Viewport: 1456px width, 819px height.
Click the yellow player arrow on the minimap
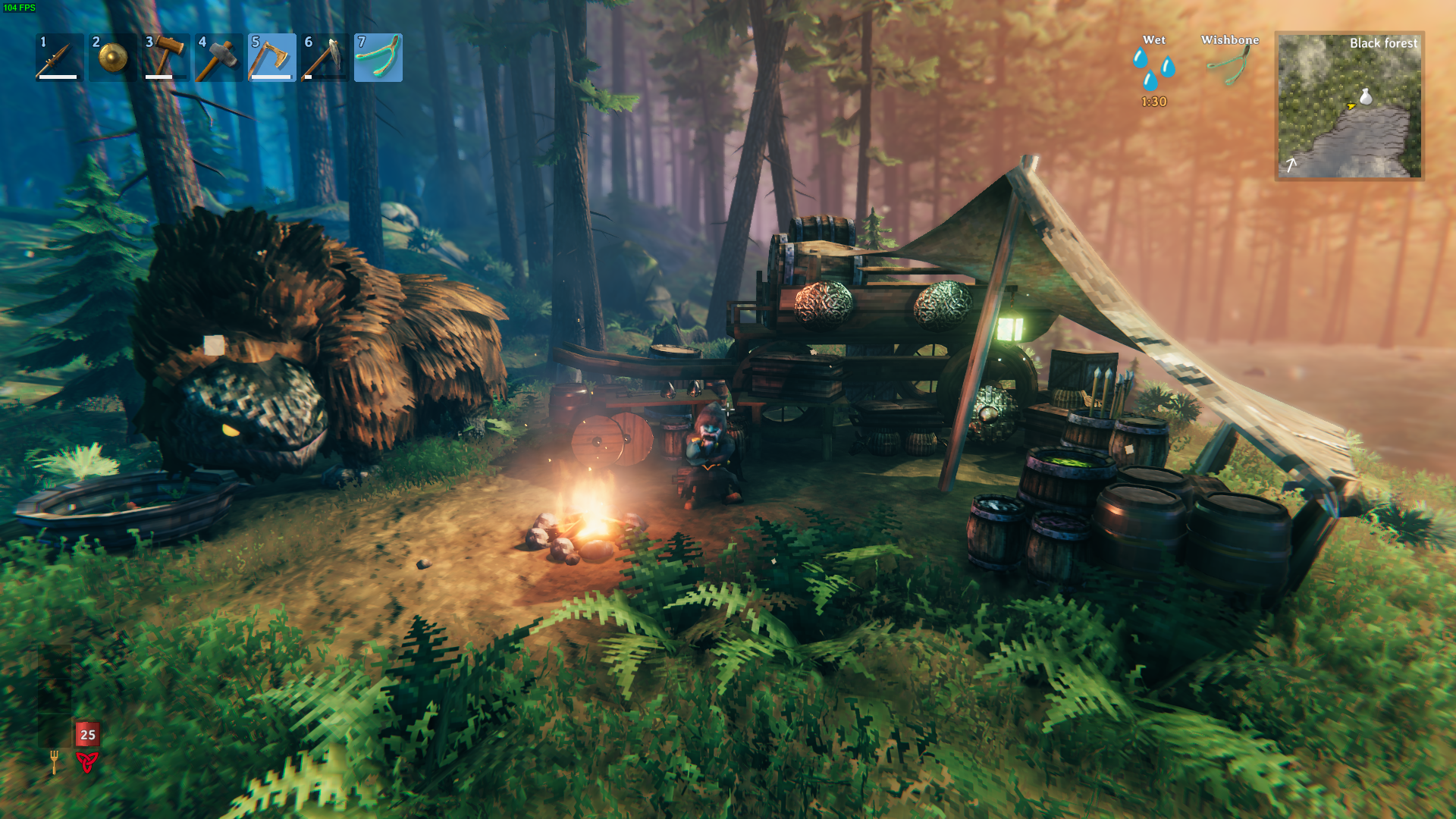pyautogui.click(x=1351, y=106)
